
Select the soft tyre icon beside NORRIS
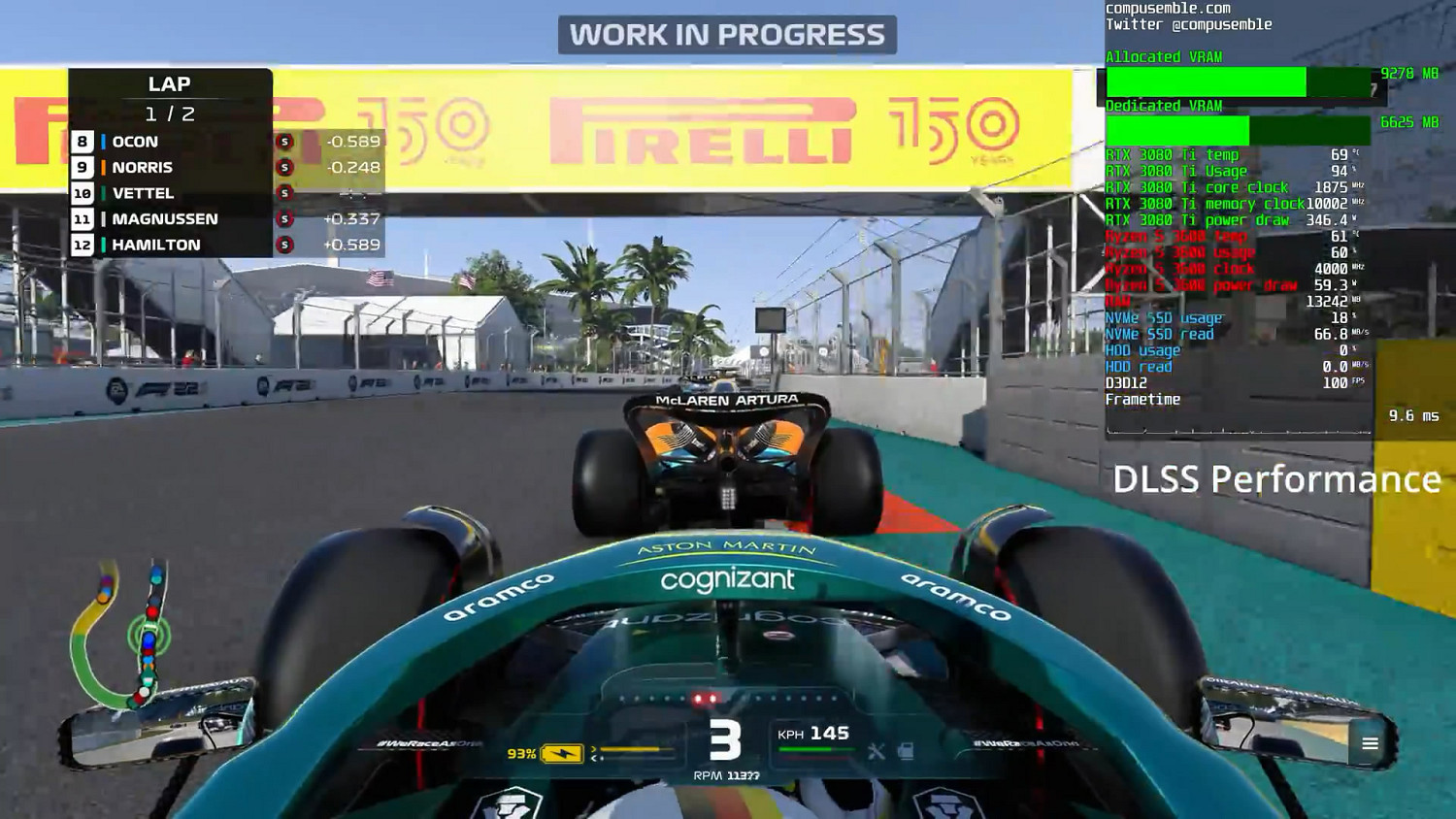282,167
